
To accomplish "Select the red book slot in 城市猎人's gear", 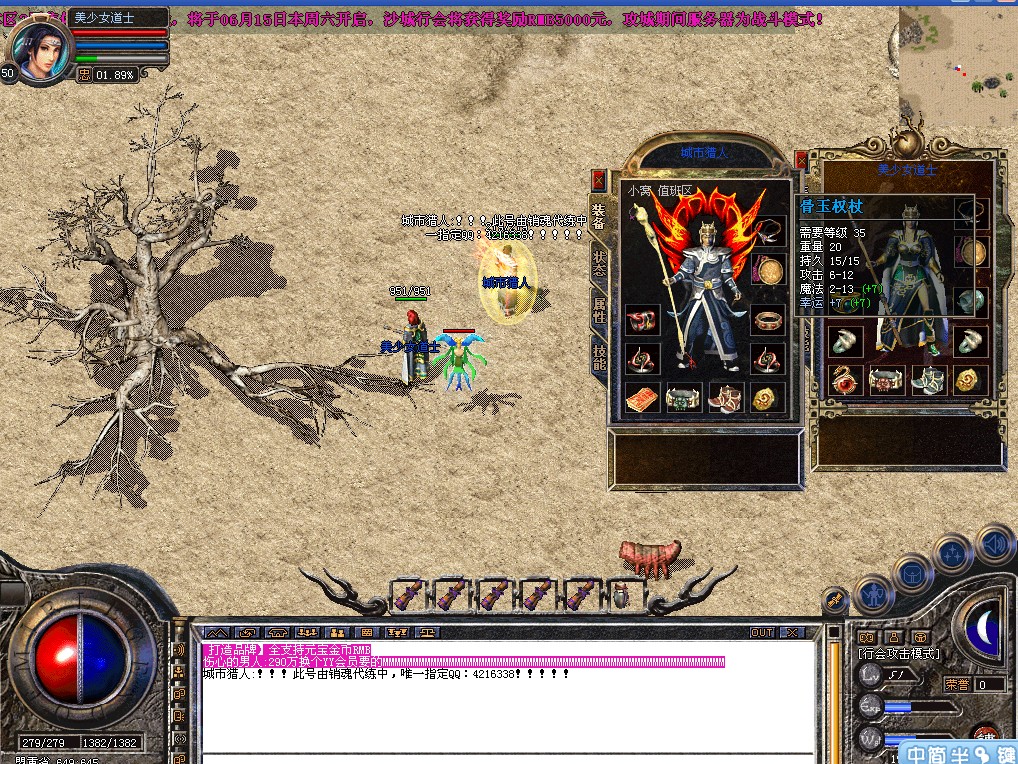I will coord(642,399).
